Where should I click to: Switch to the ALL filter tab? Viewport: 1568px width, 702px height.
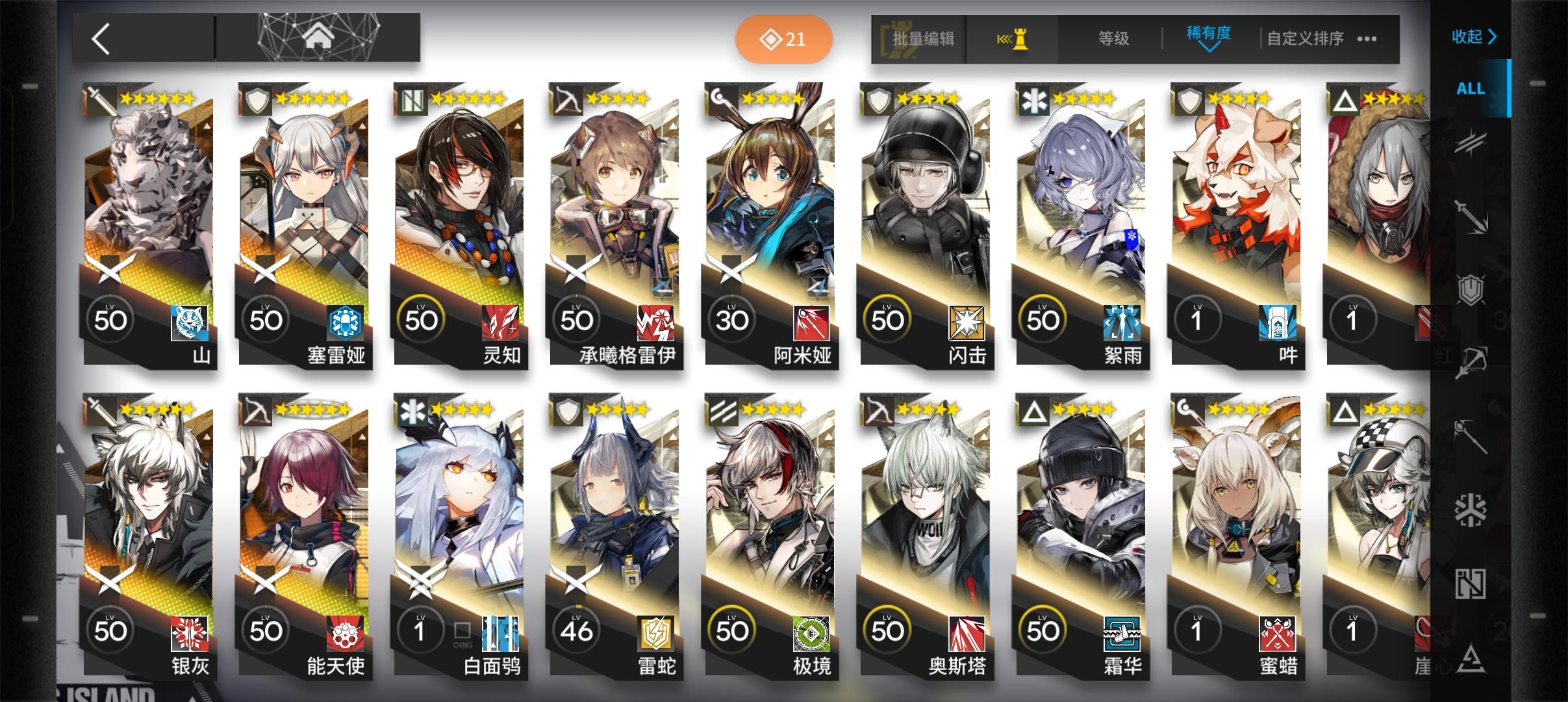[x=1470, y=88]
